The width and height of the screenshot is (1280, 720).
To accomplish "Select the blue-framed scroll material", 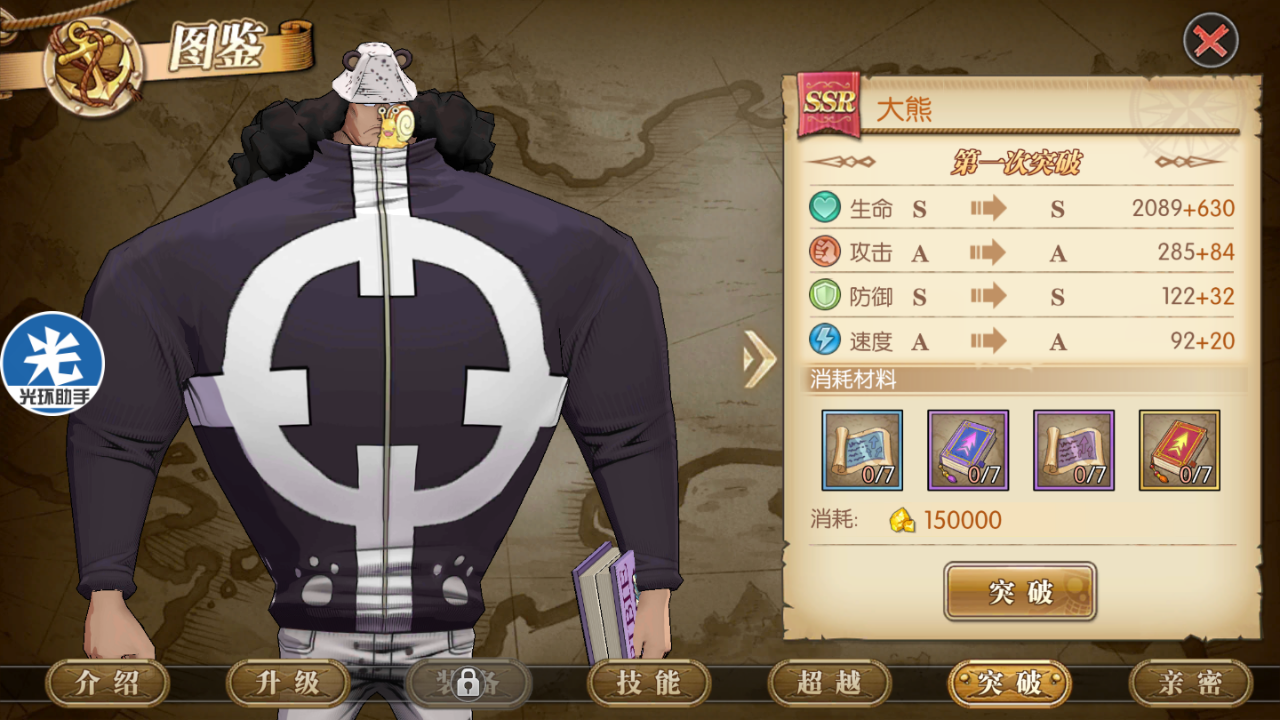I will (862, 450).
